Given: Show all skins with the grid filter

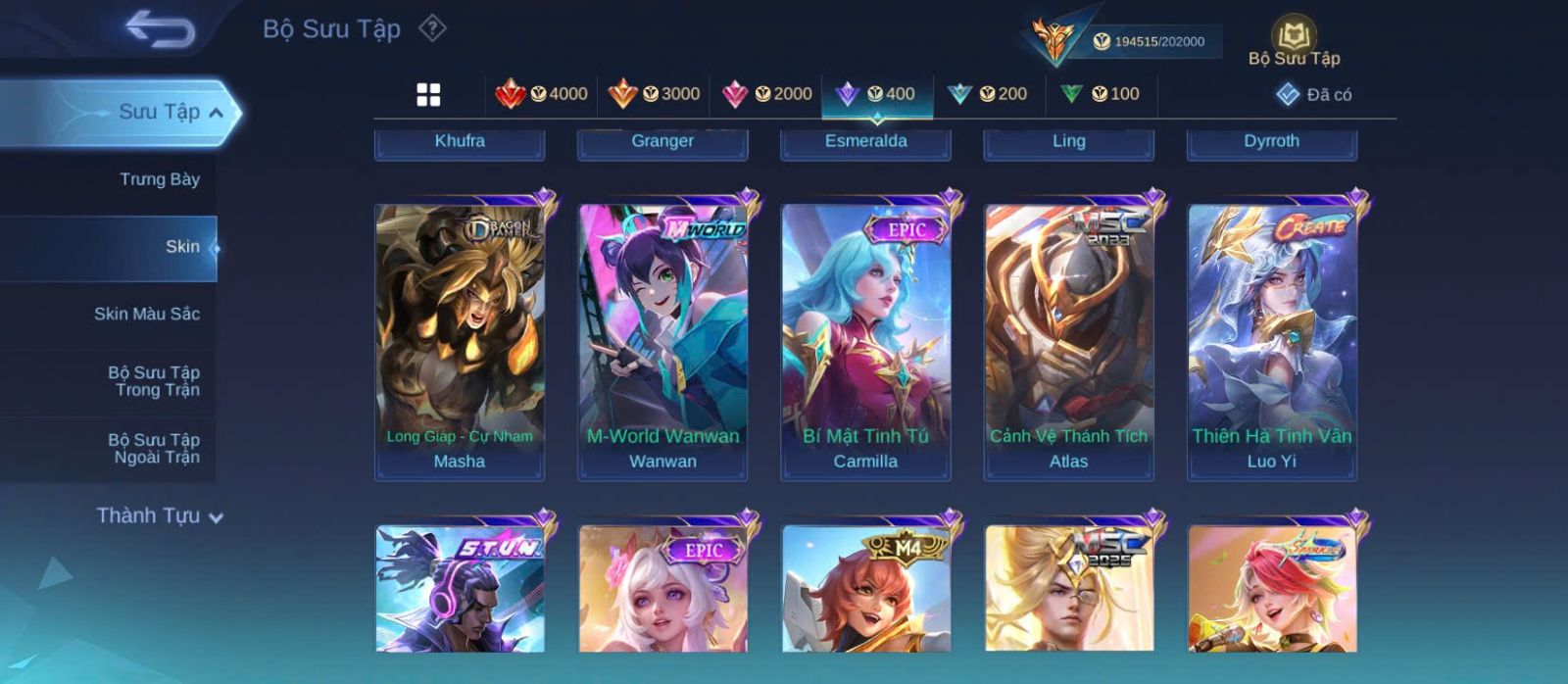Looking at the screenshot, I should pos(428,95).
